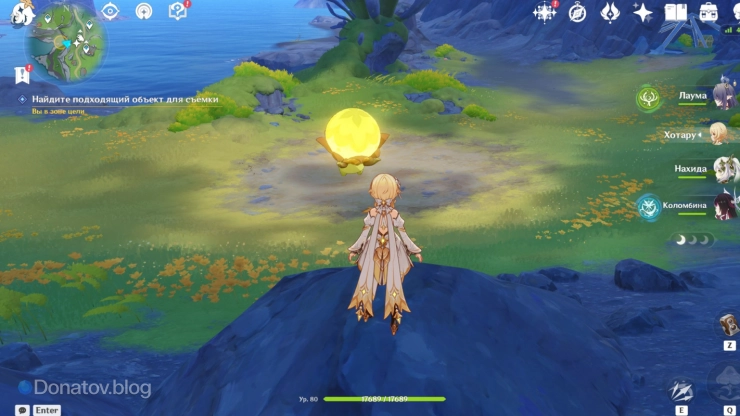Switch to party member Лаума
740x416 pixels.
click(x=720, y=96)
